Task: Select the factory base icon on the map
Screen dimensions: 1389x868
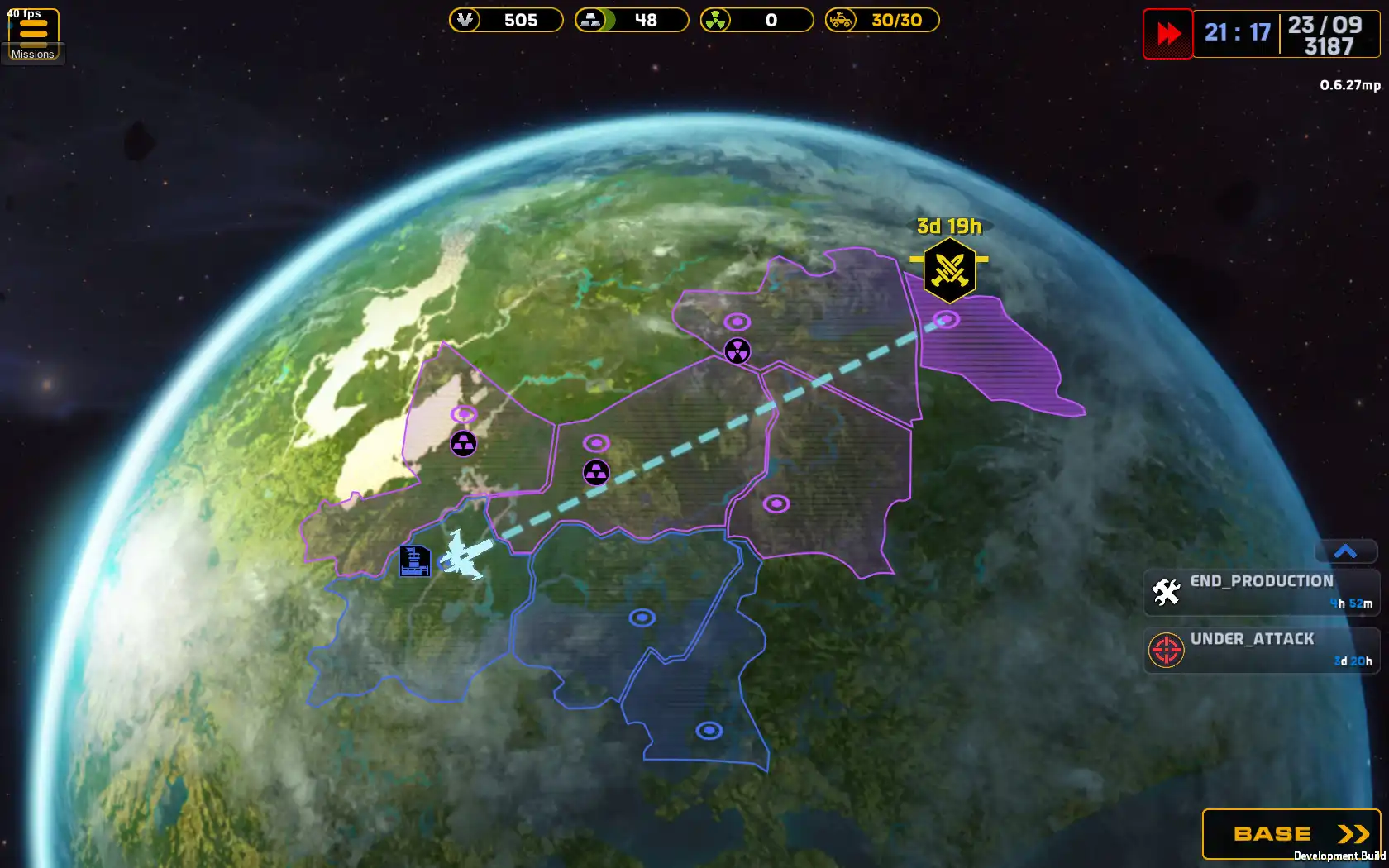Action: [x=413, y=561]
